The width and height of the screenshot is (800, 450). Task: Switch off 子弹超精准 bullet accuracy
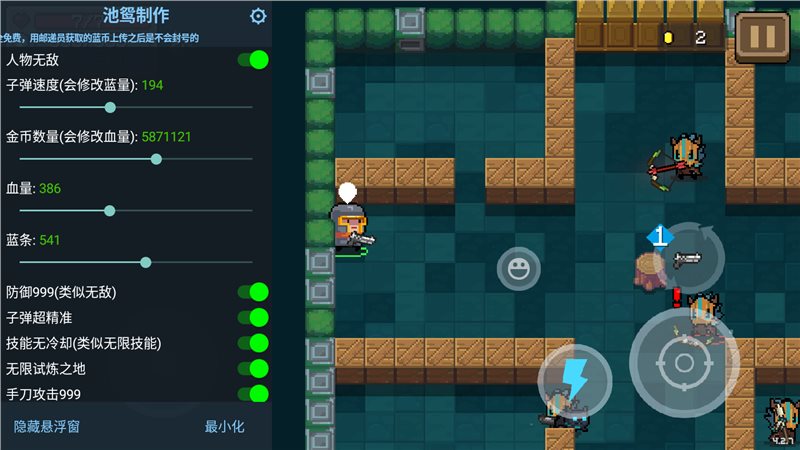click(253, 318)
